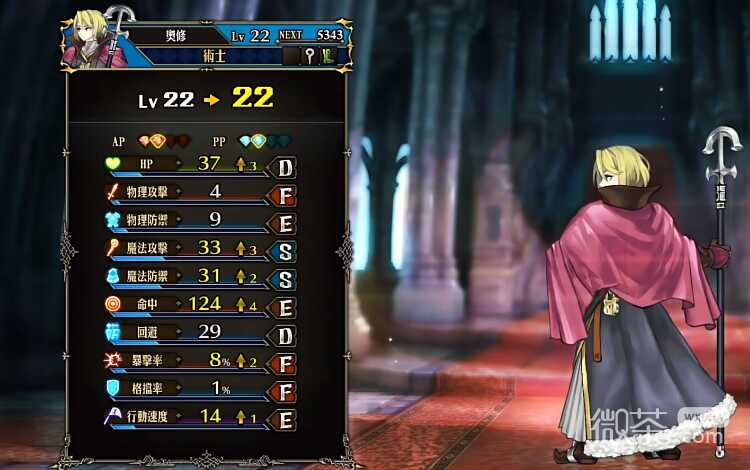This screenshot has height=470, width=750.
Task: Select the 魔法攻擊 stat row
Action: [x=198, y=247]
